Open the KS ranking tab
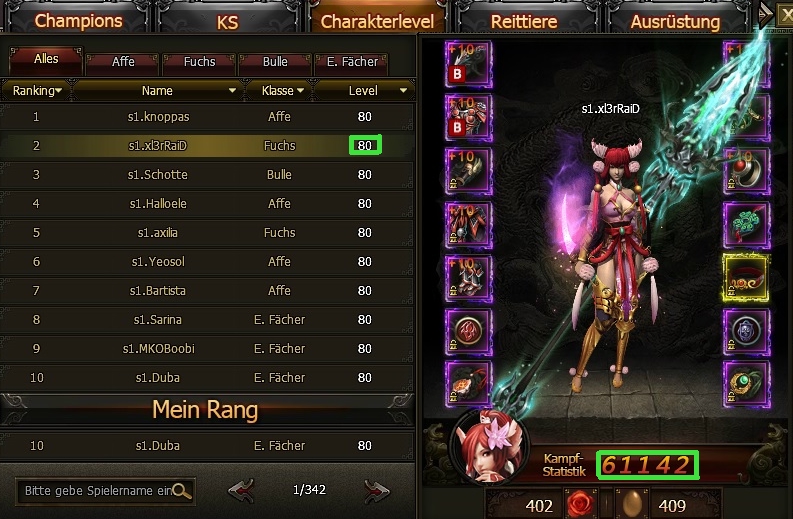This screenshot has width=793, height=519. (x=228, y=21)
